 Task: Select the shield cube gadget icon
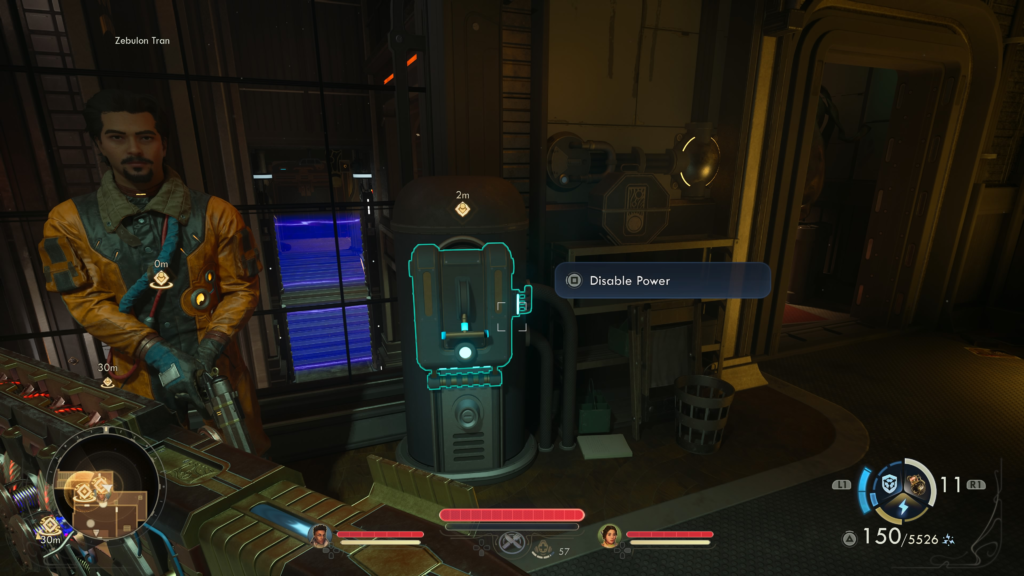tap(889, 484)
